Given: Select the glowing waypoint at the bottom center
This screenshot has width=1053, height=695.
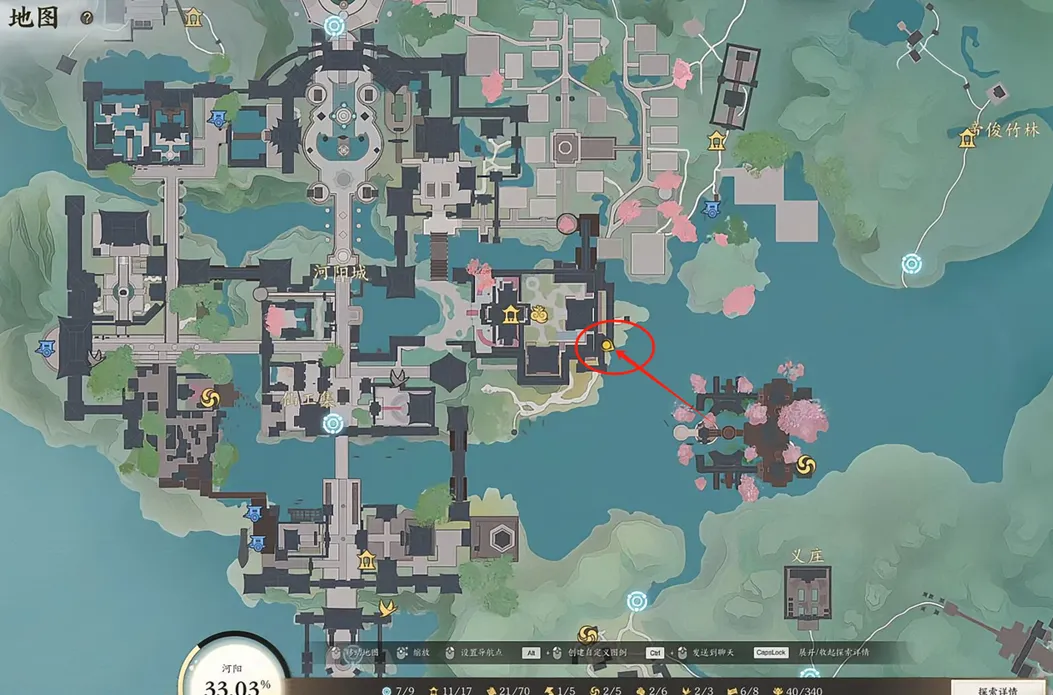Looking at the screenshot, I should (637, 602).
